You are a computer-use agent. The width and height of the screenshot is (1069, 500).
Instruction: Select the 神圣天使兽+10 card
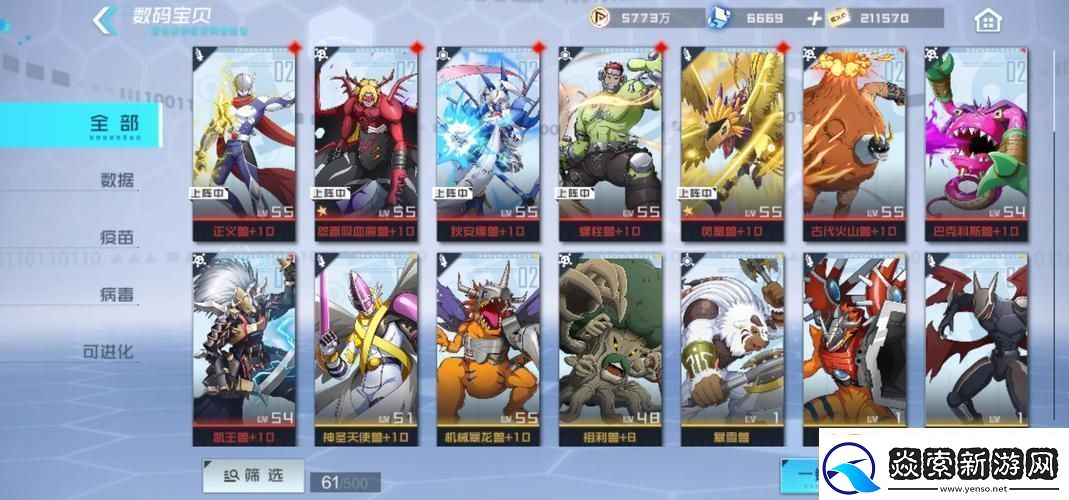pos(366,348)
